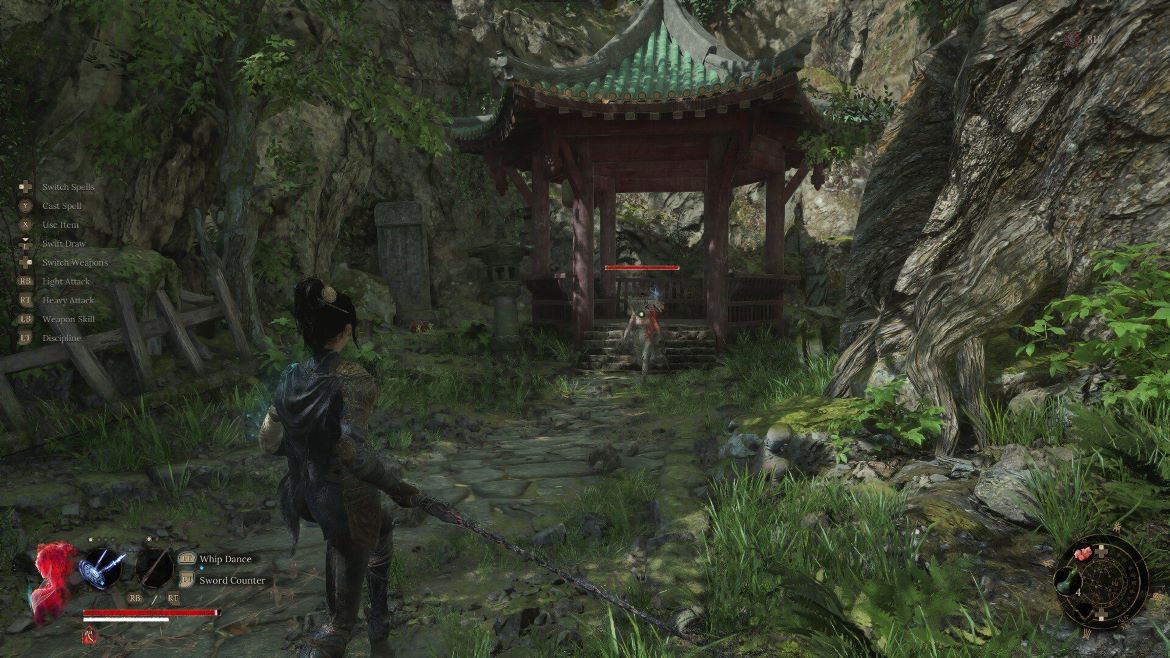Viewport: 1170px width, 658px height.
Task: Select the glowing blue sword weapon slot
Action: (102, 566)
